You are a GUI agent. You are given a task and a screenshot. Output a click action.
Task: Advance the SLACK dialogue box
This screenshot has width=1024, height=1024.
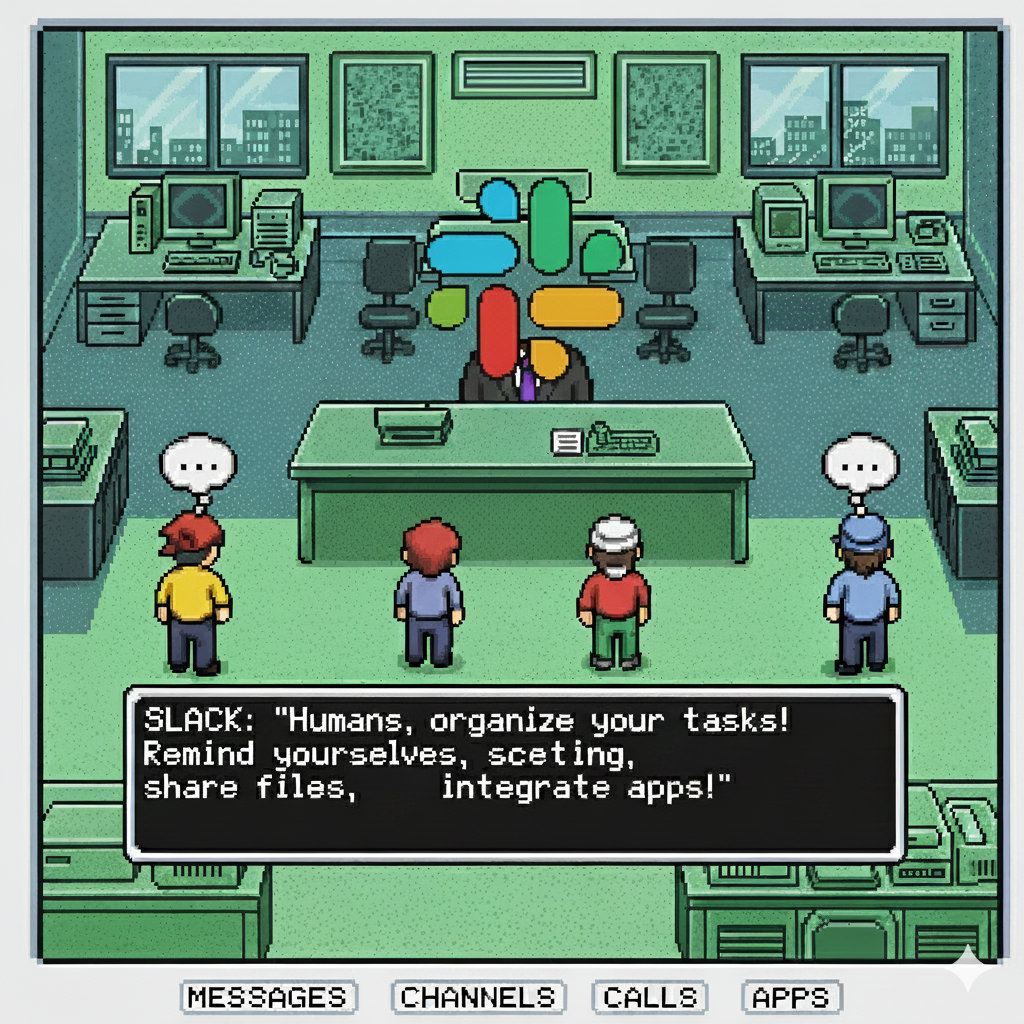(x=515, y=773)
